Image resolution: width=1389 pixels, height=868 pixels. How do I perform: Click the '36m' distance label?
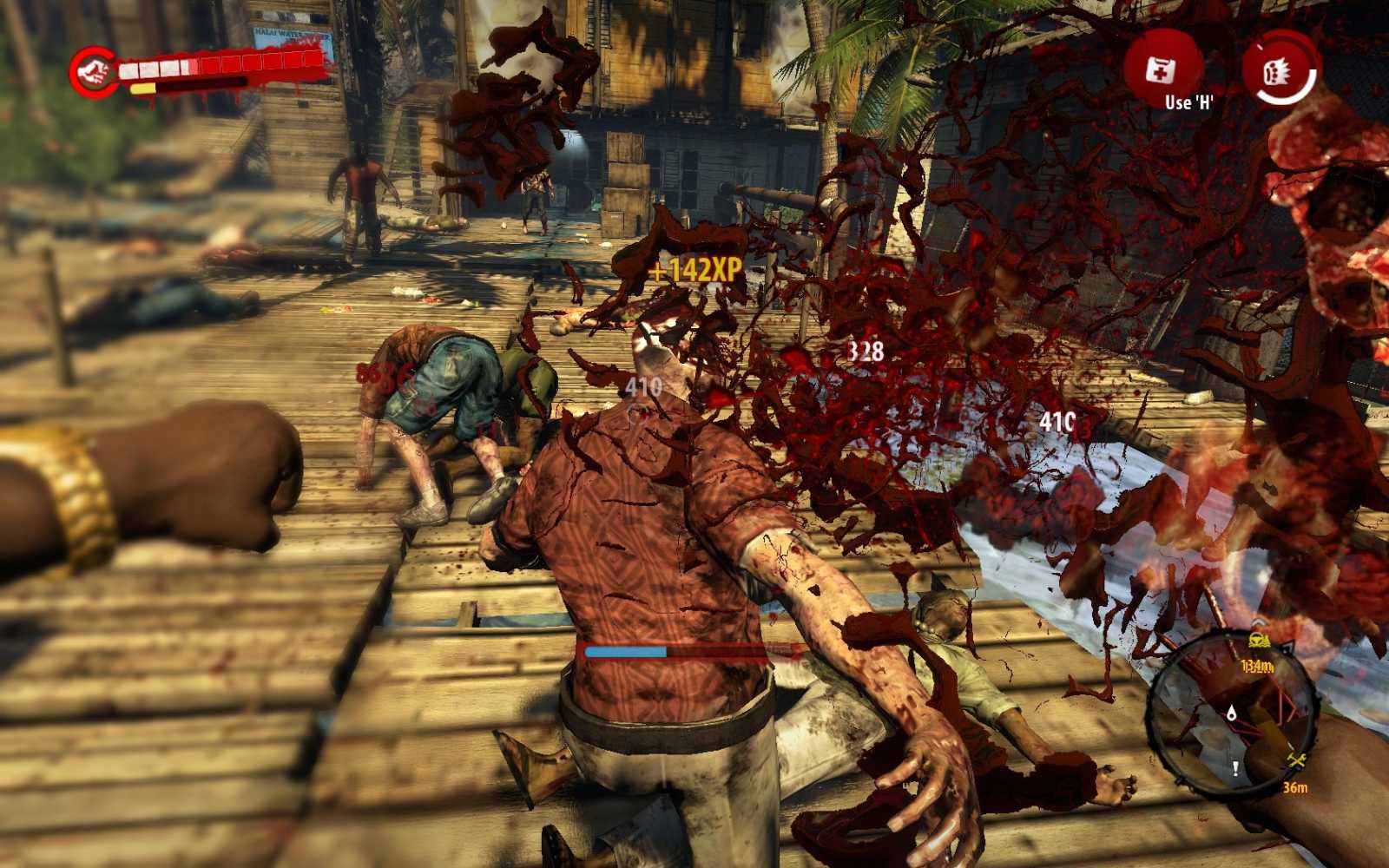click(x=1295, y=786)
